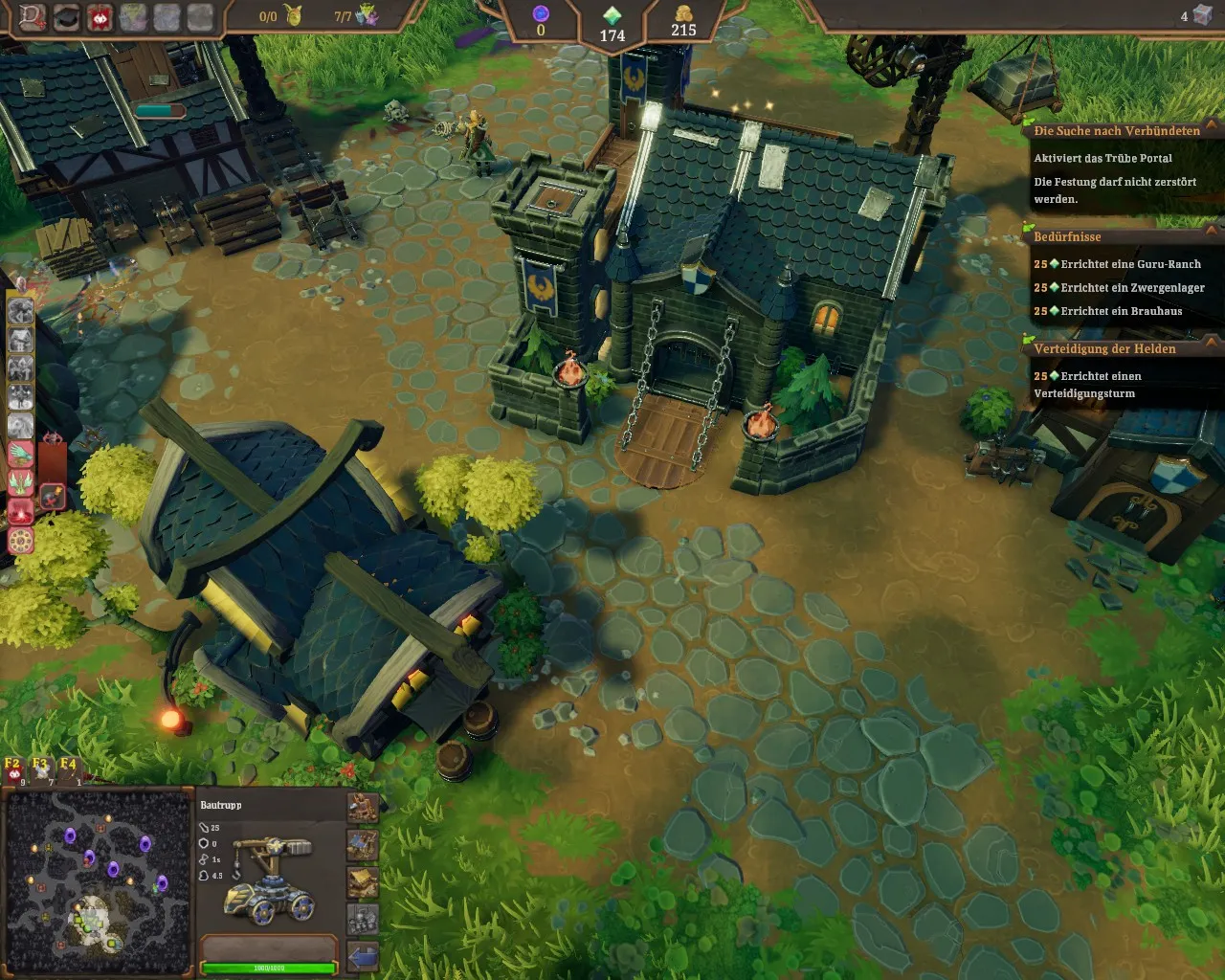
Task: Click the red-and-white D emblem icon
Action: point(33,17)
